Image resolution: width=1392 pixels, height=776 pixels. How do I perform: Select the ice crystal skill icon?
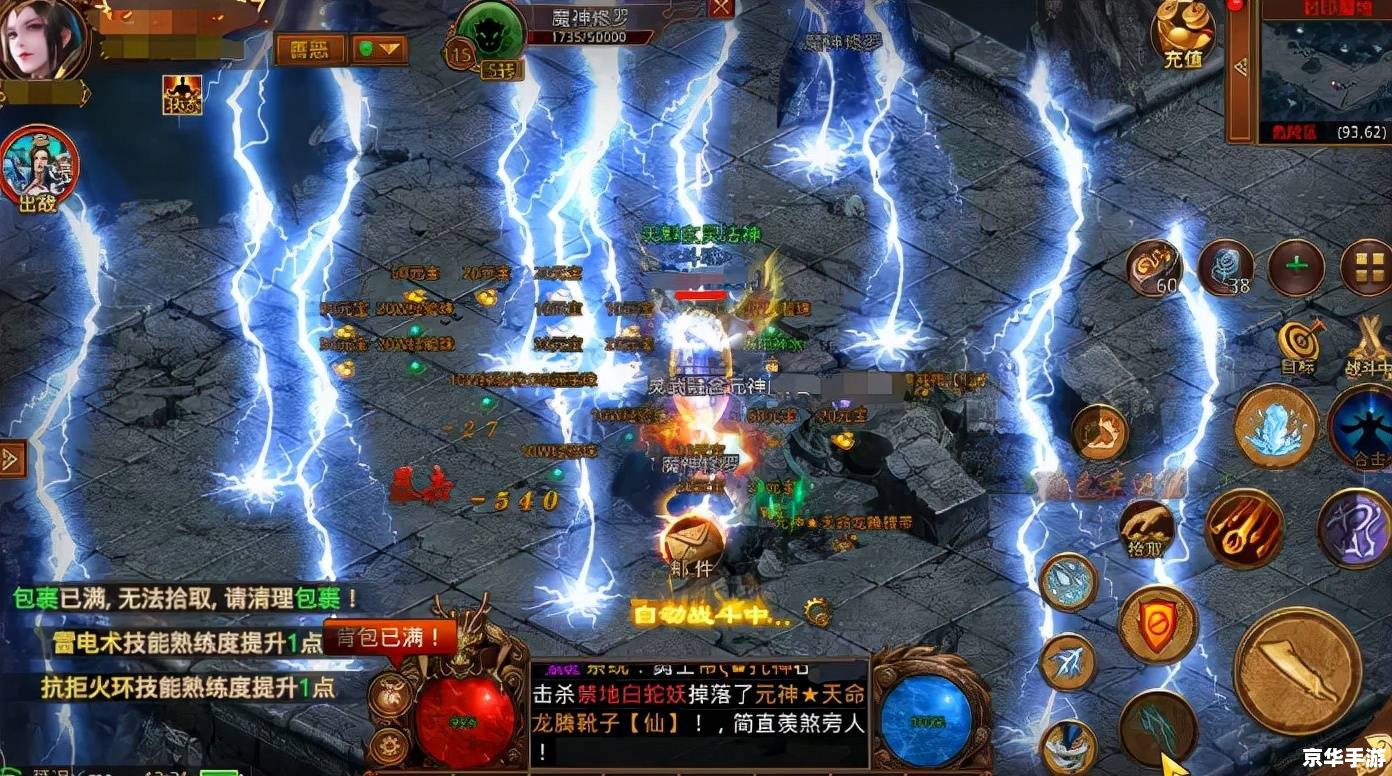coord(1272,426)
